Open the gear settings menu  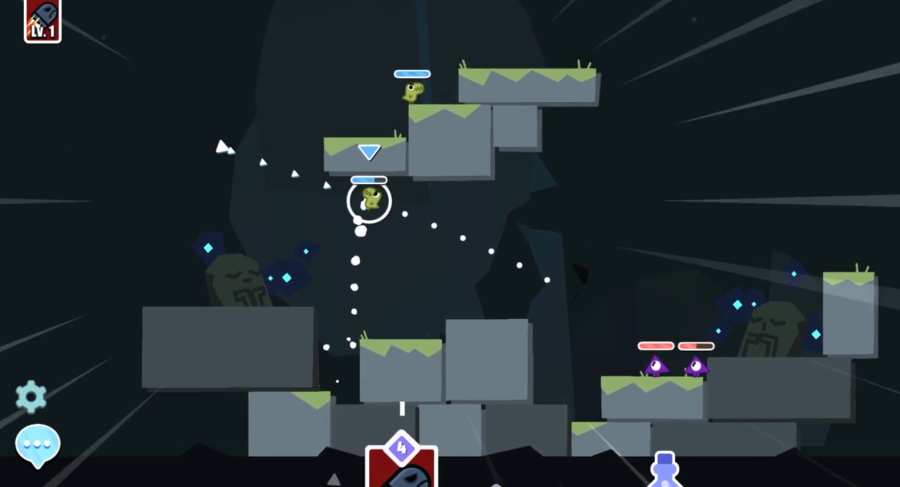pyautogui.click(x=31, y=397)
